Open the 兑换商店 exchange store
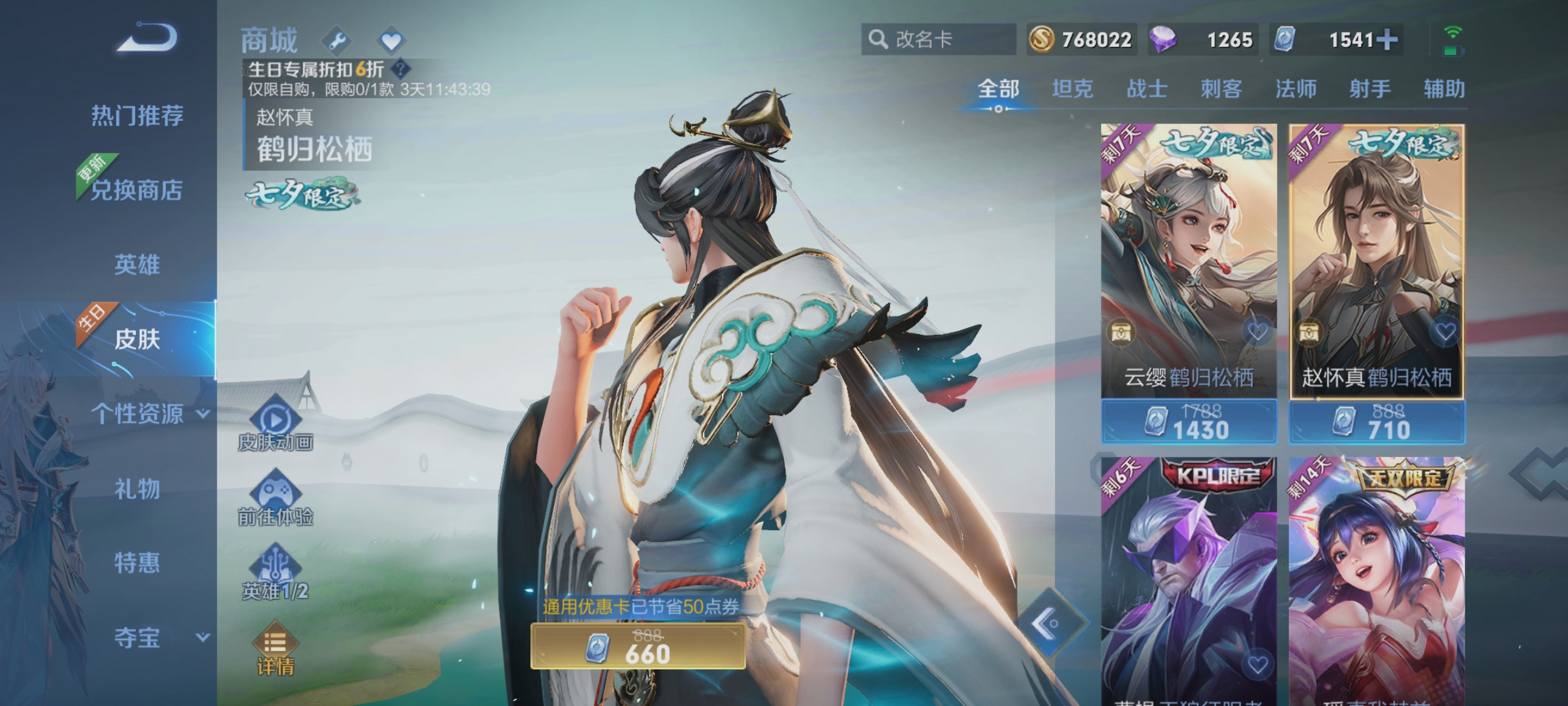 coord(137,190)
